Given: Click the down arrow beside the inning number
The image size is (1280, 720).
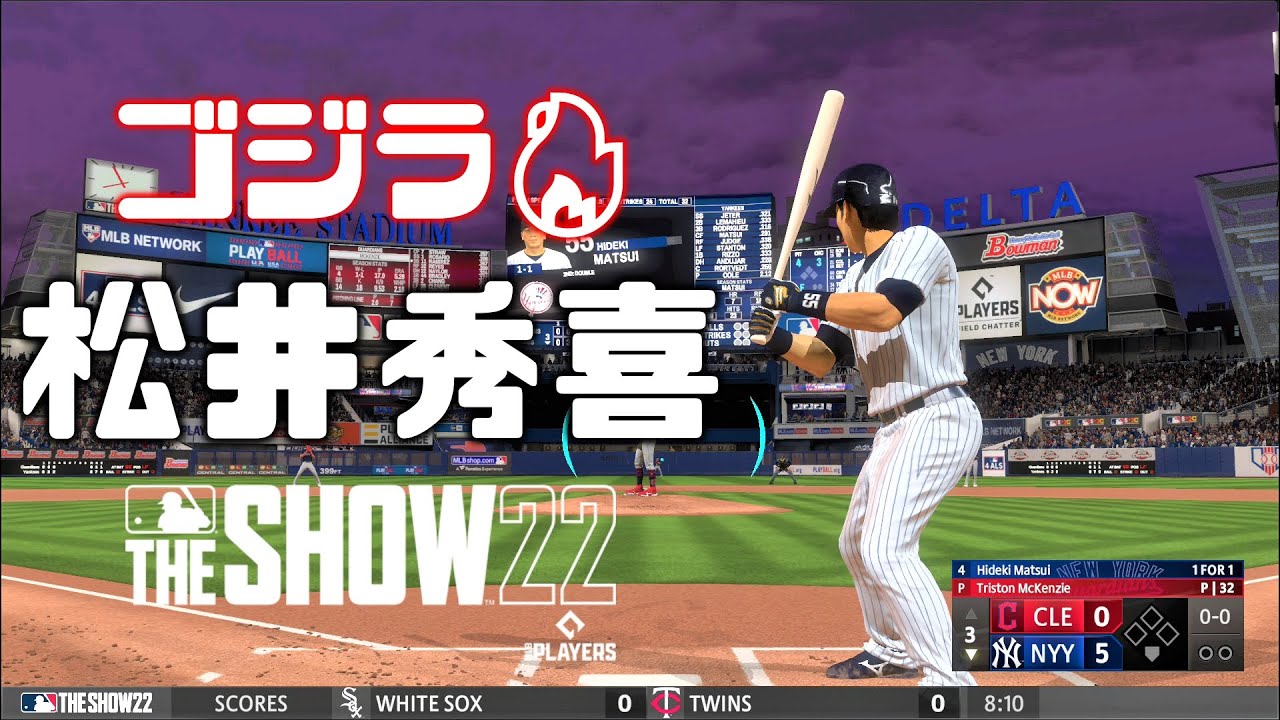Looking at the screenshot, I should tap(970, 652).
